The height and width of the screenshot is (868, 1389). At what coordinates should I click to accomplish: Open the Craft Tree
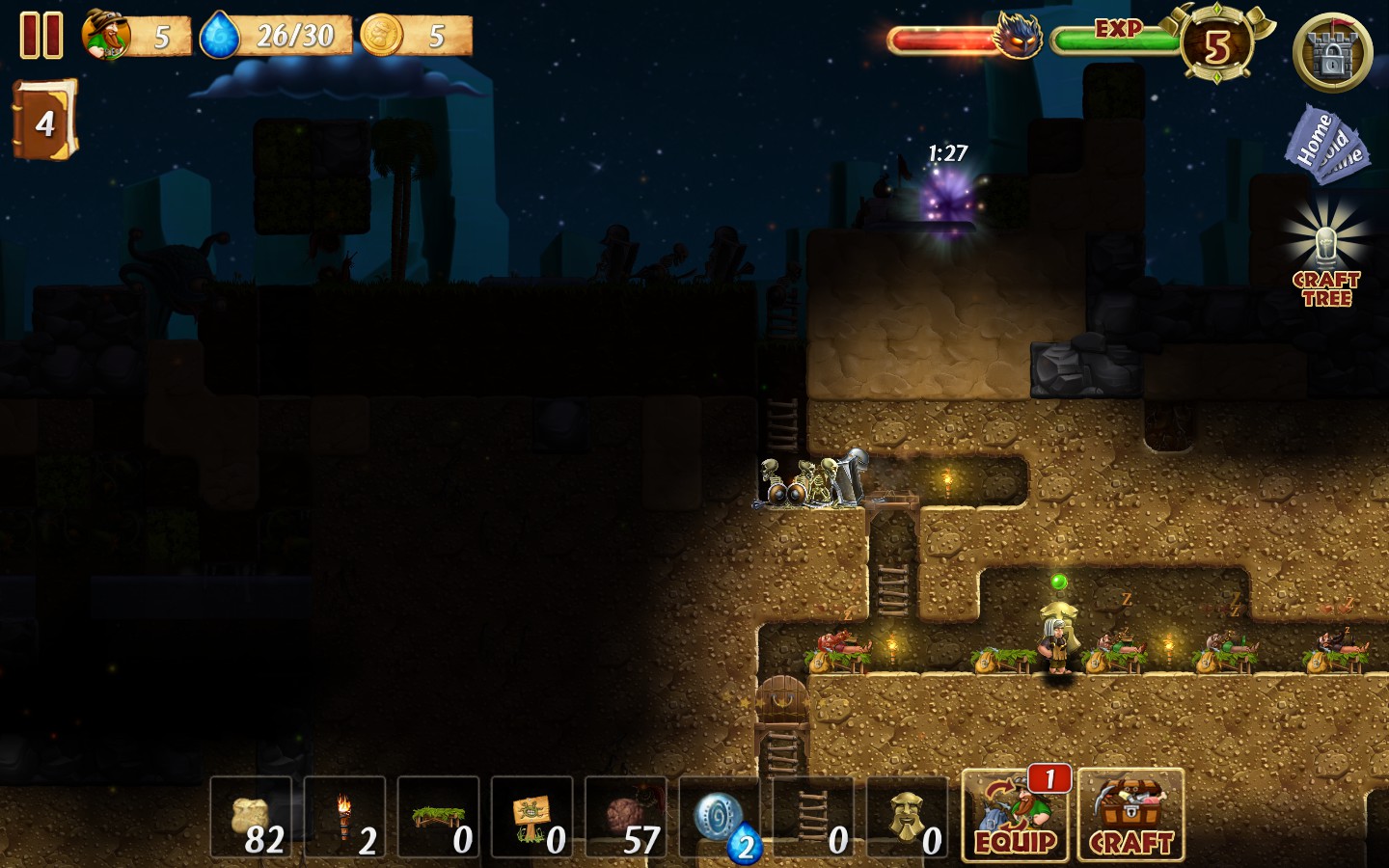[1326, 257]
